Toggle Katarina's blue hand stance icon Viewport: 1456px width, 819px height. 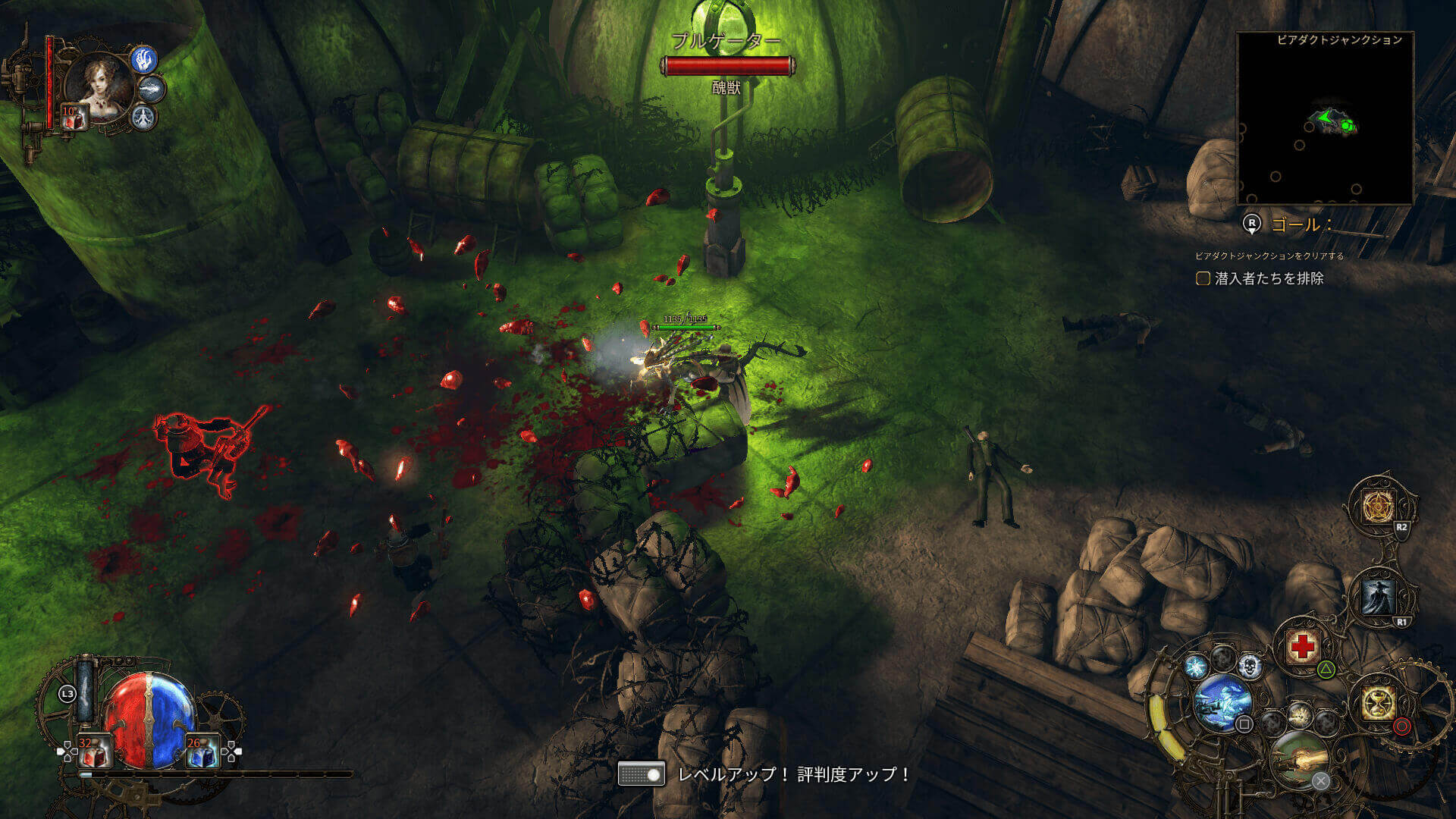tap(143, 61)
